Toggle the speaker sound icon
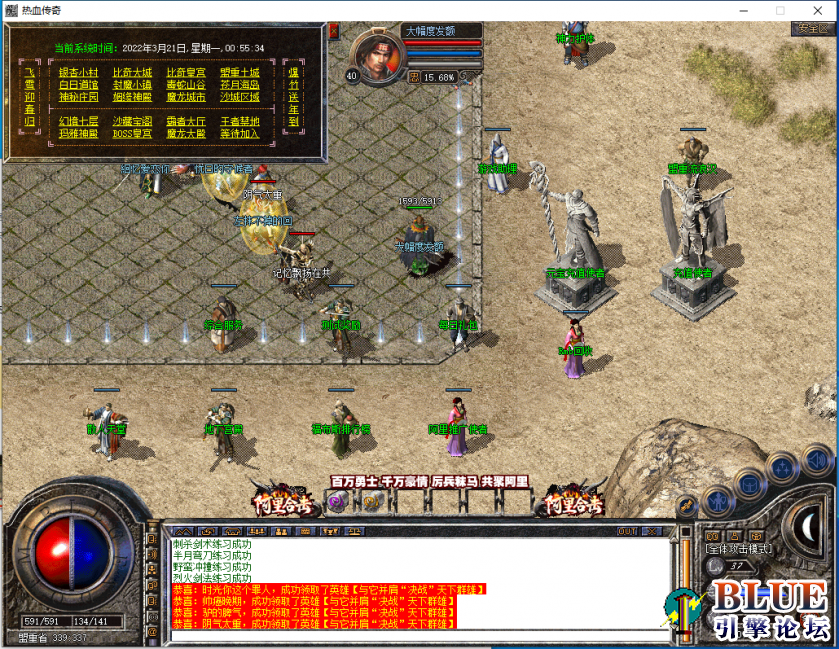The width and height of the screenshot is (839, 649). (817, 459)
